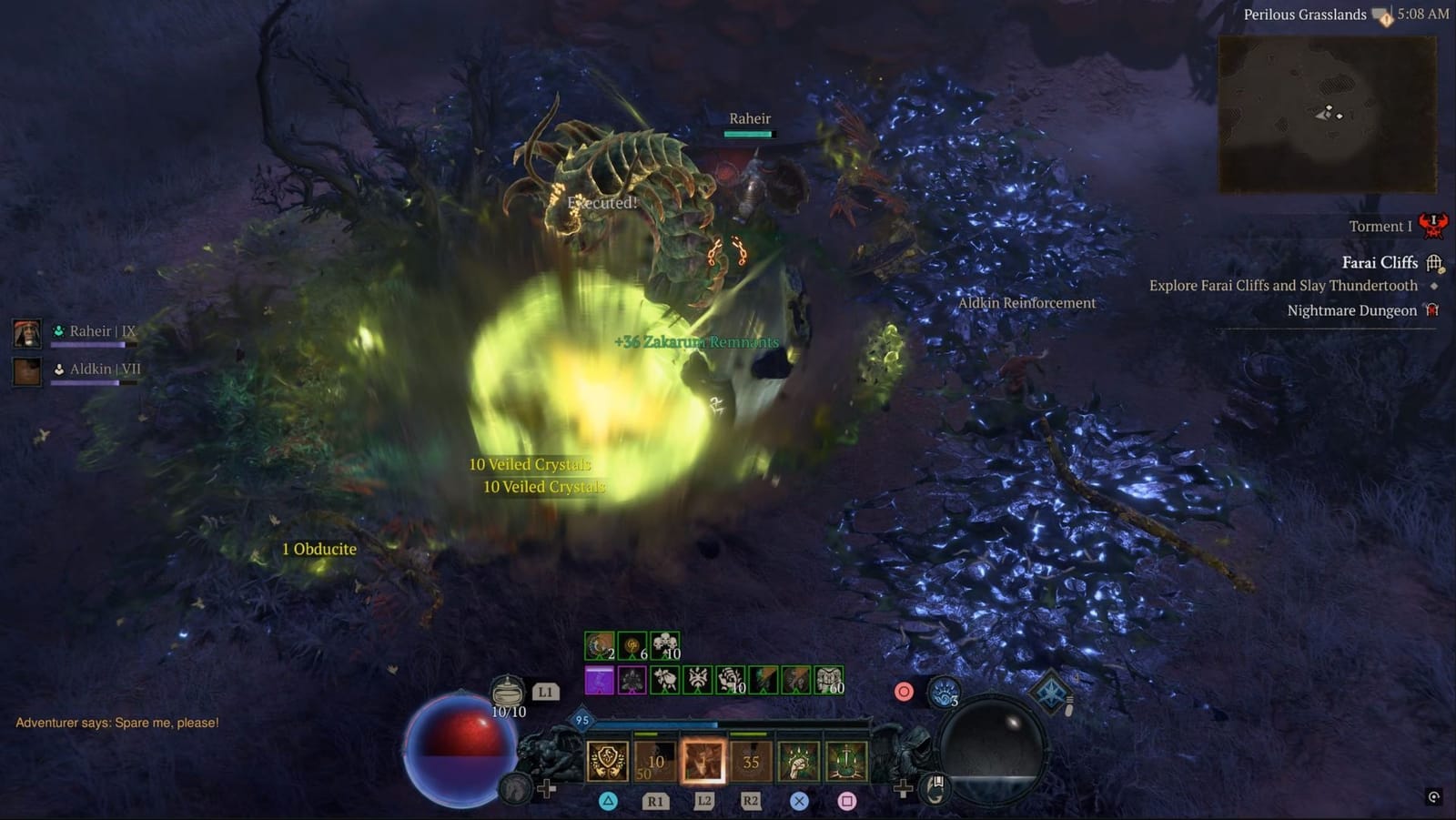The image size is (1456, 820).
Task: Select Aldkin's party portrait
Action: [26, 370]
